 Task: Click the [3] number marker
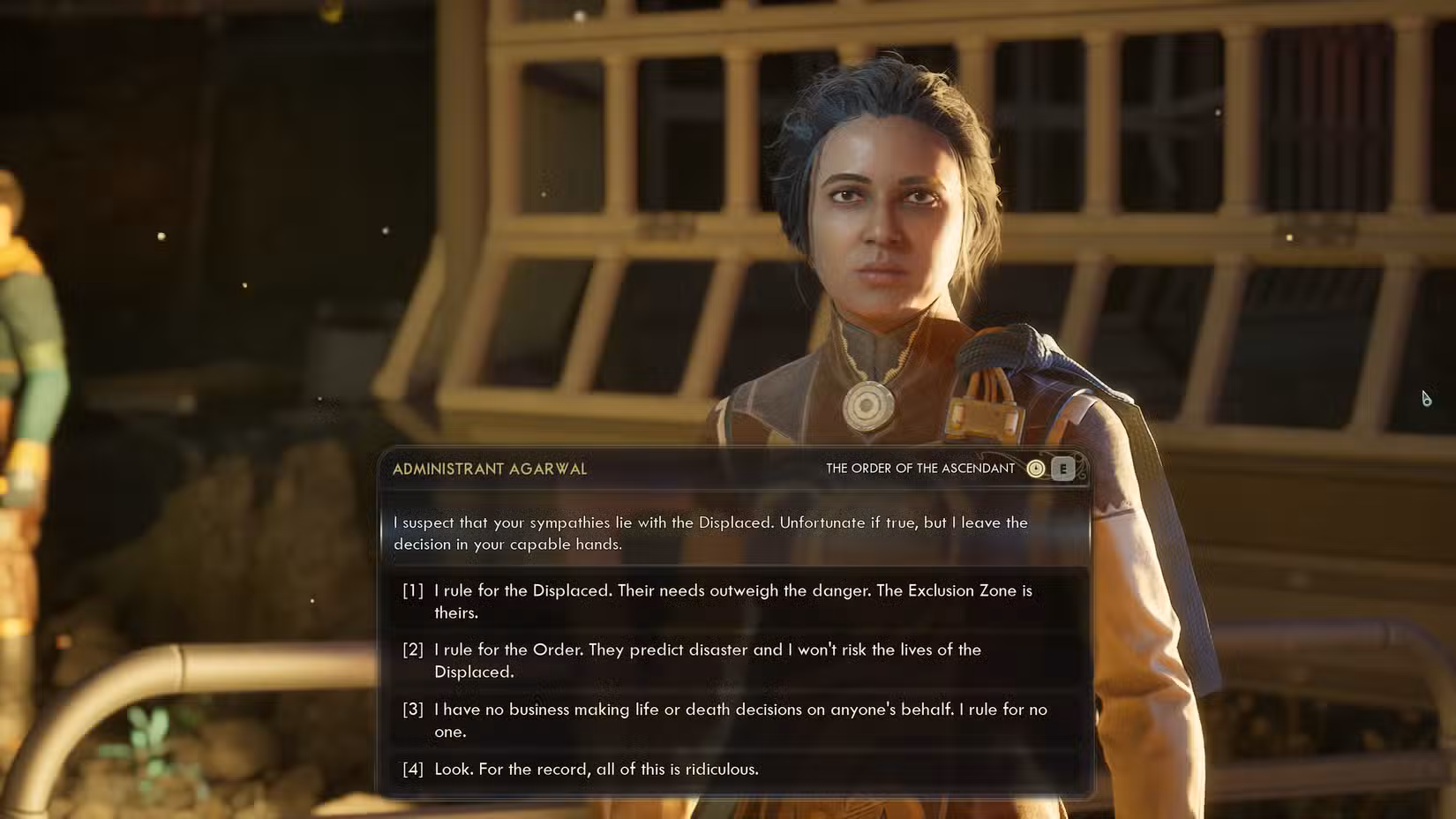[411, 709]
